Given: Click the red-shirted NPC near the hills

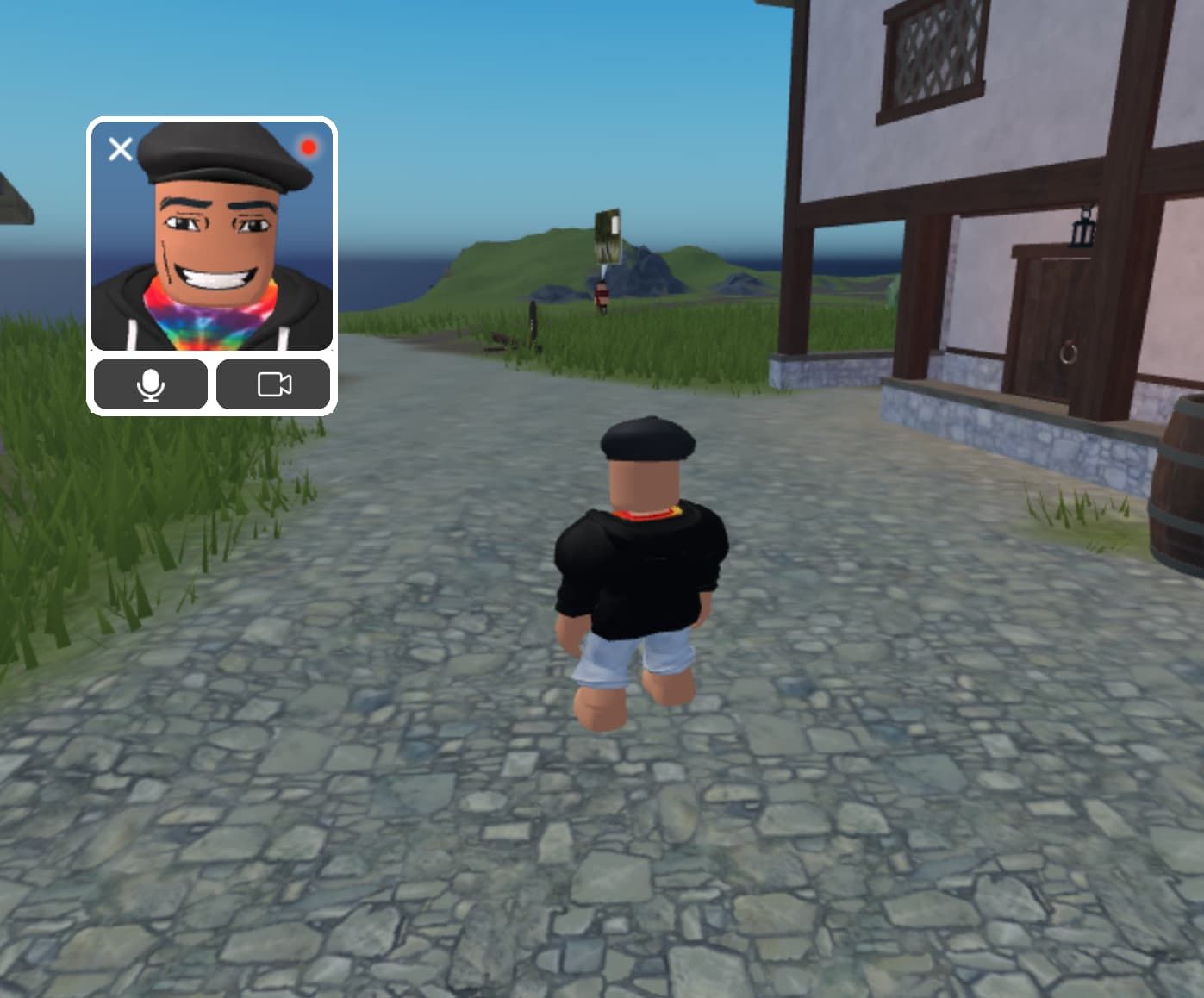Looking at the screenshot, I should [601, 295].
